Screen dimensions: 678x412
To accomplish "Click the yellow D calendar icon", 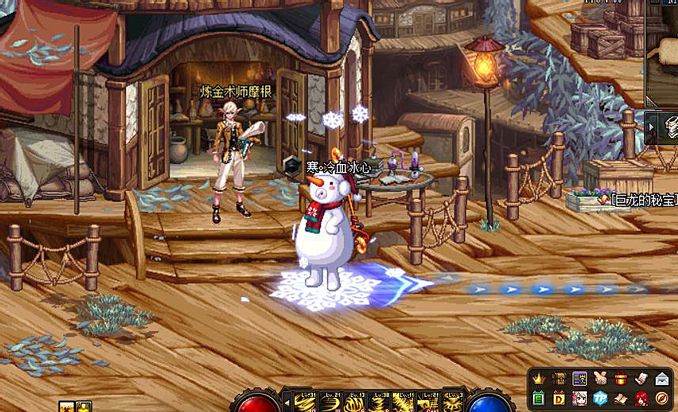I will [558, 398].
